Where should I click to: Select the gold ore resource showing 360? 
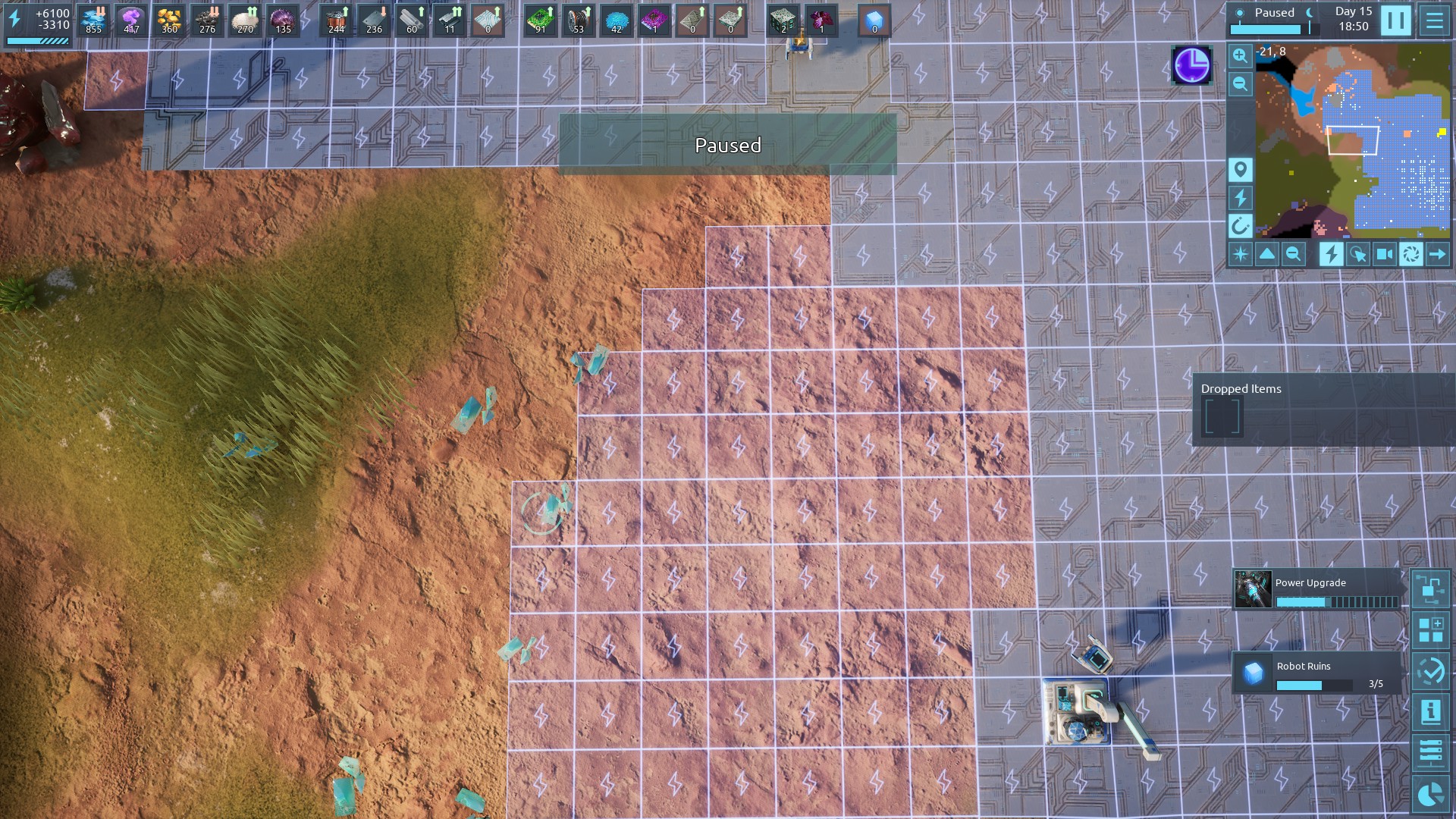coord(169,20)
